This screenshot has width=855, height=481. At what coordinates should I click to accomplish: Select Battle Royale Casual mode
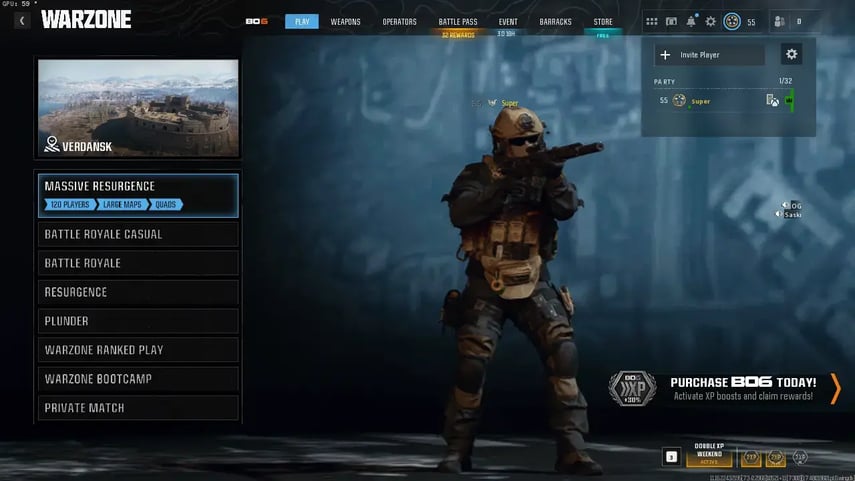pyautogui.click(x=138, y=235)
